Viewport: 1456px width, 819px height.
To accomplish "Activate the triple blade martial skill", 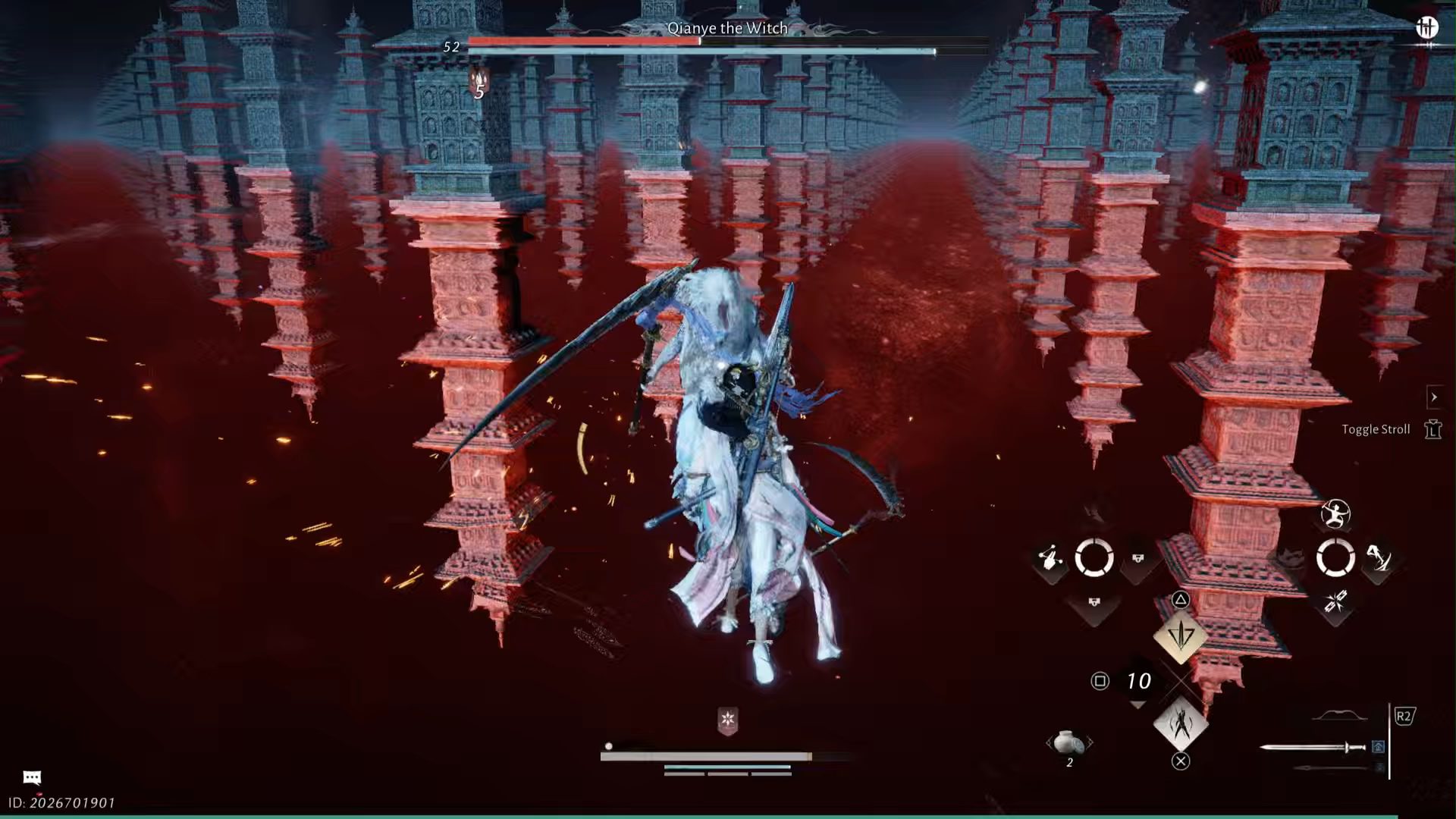I will (x=1180, y=635).
